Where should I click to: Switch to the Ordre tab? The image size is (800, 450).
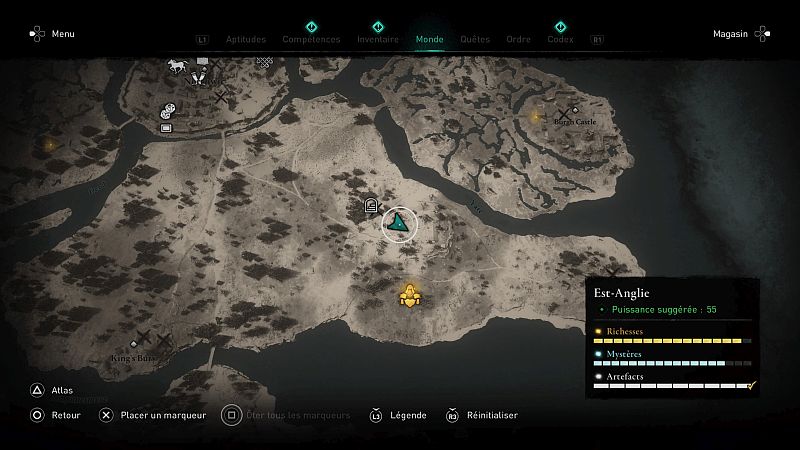tap(518, 40)
